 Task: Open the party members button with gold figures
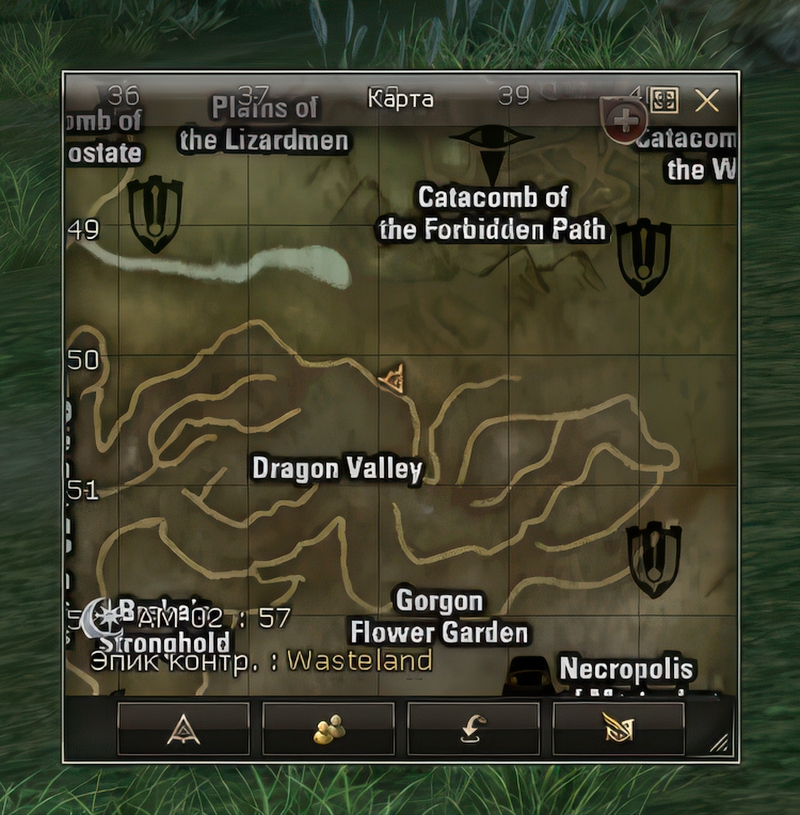(x=328, y=729)
